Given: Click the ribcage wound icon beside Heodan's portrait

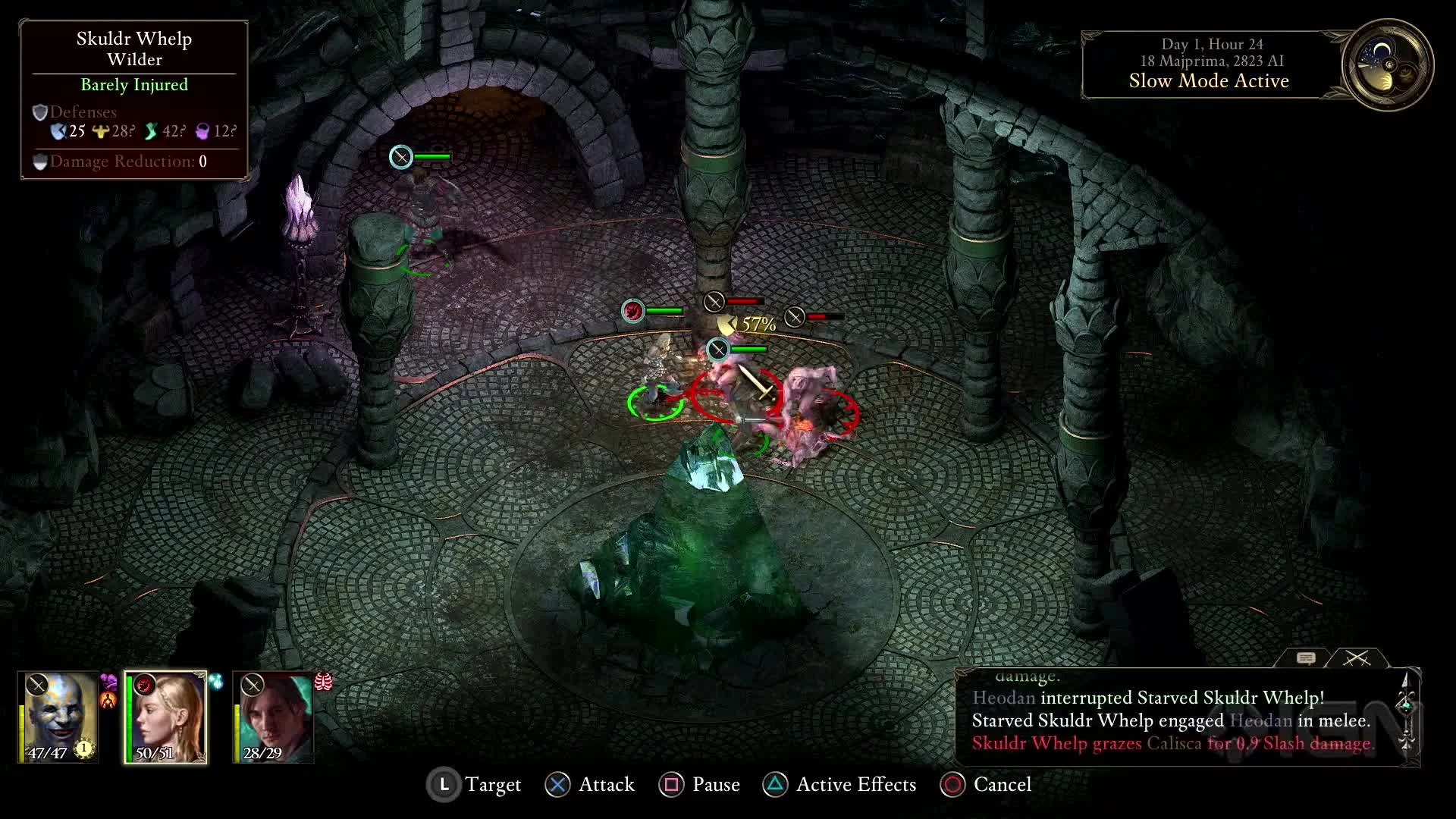Looking at the screenshot, I should point(324,682).
